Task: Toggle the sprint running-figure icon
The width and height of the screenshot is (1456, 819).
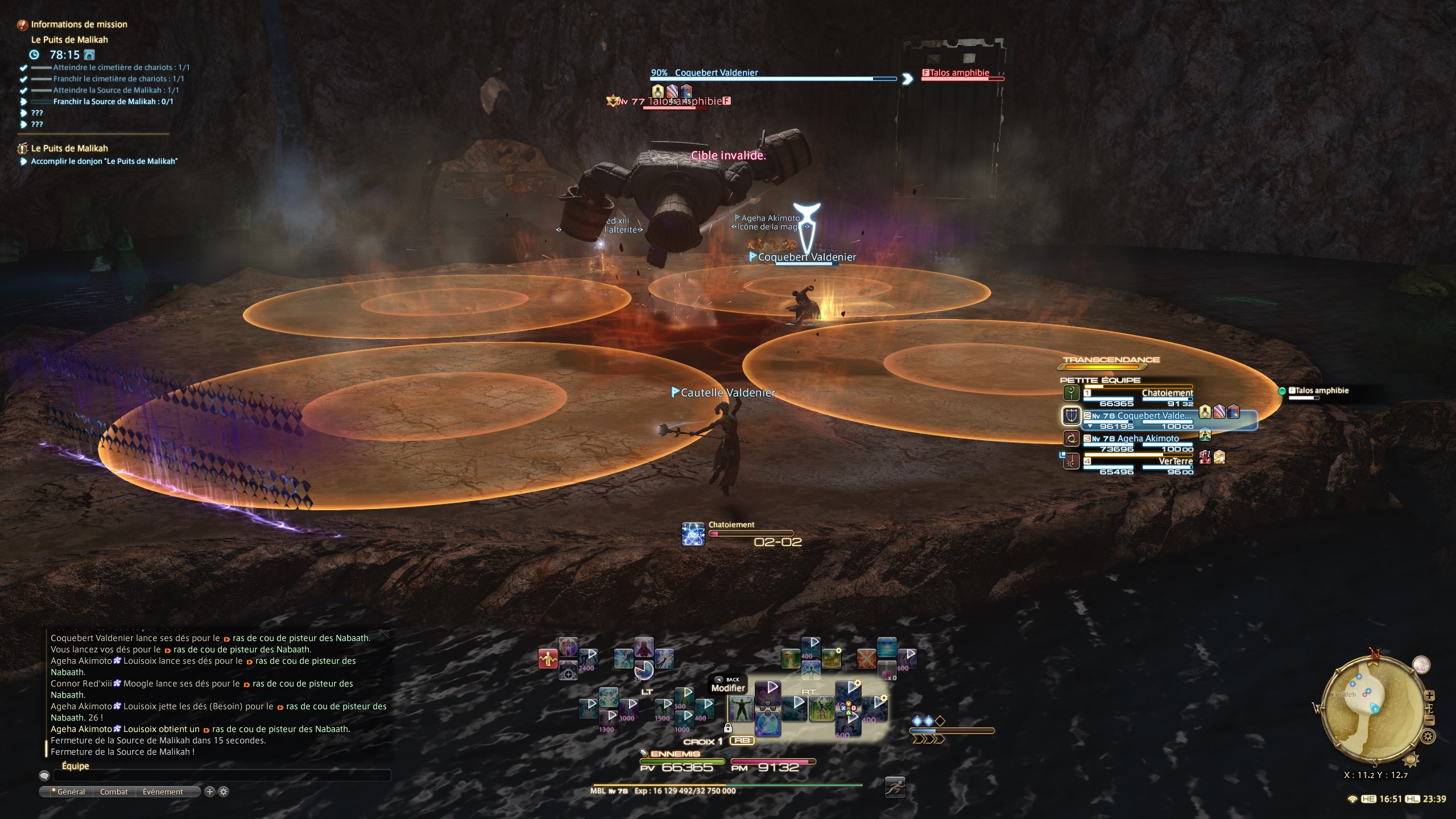Action: tap(895, 788)
